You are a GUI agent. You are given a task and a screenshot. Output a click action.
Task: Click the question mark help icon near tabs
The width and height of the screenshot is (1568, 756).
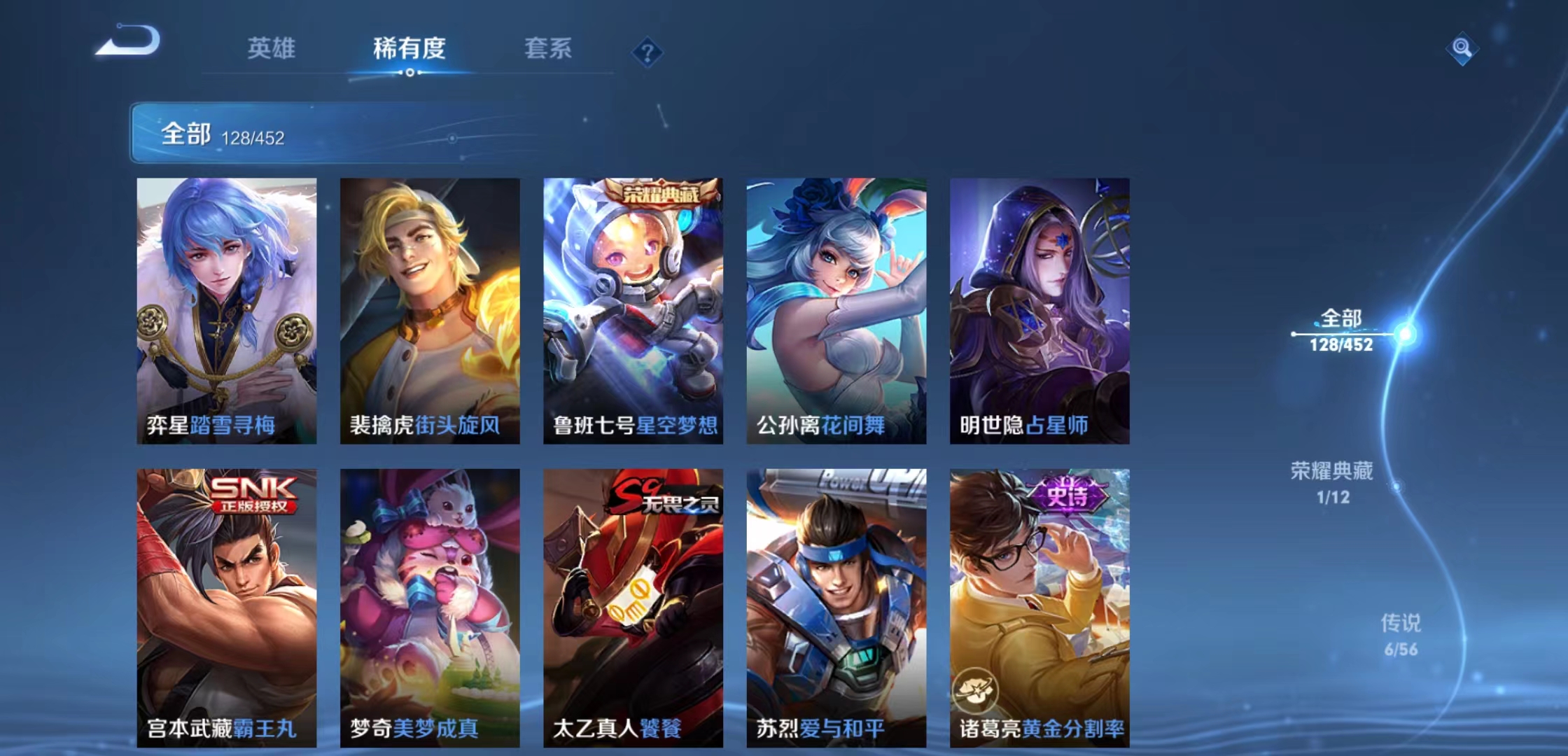[647, 52]
